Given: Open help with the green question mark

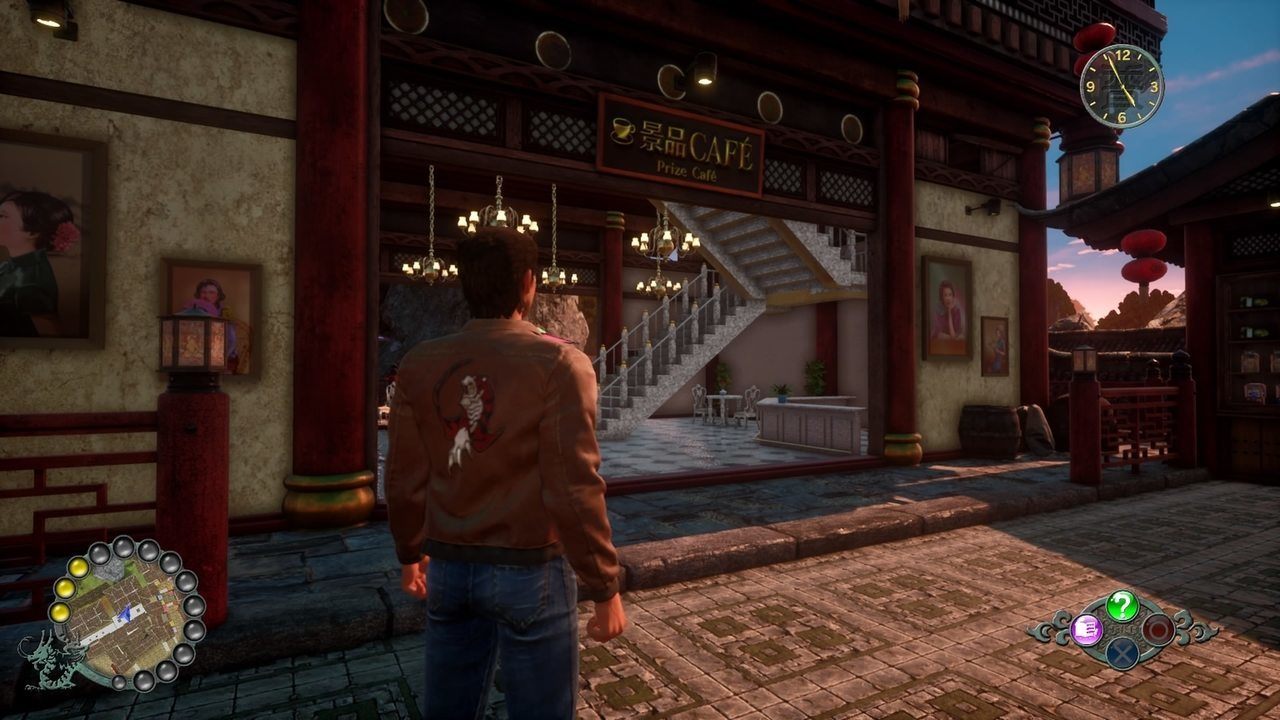Looking at the screenshot, I should point(1122,605).
